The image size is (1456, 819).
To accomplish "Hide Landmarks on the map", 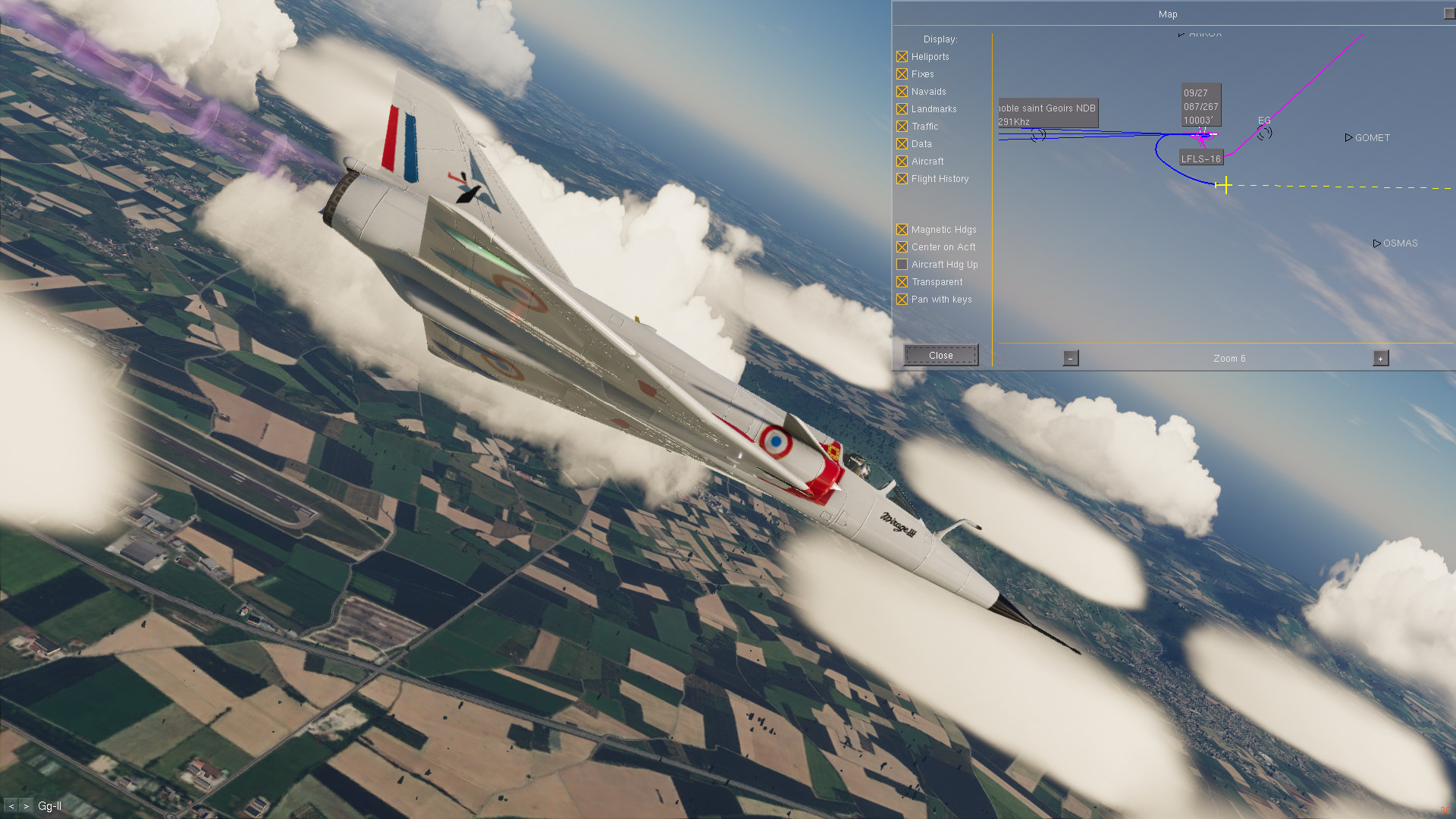I will 902,109.
